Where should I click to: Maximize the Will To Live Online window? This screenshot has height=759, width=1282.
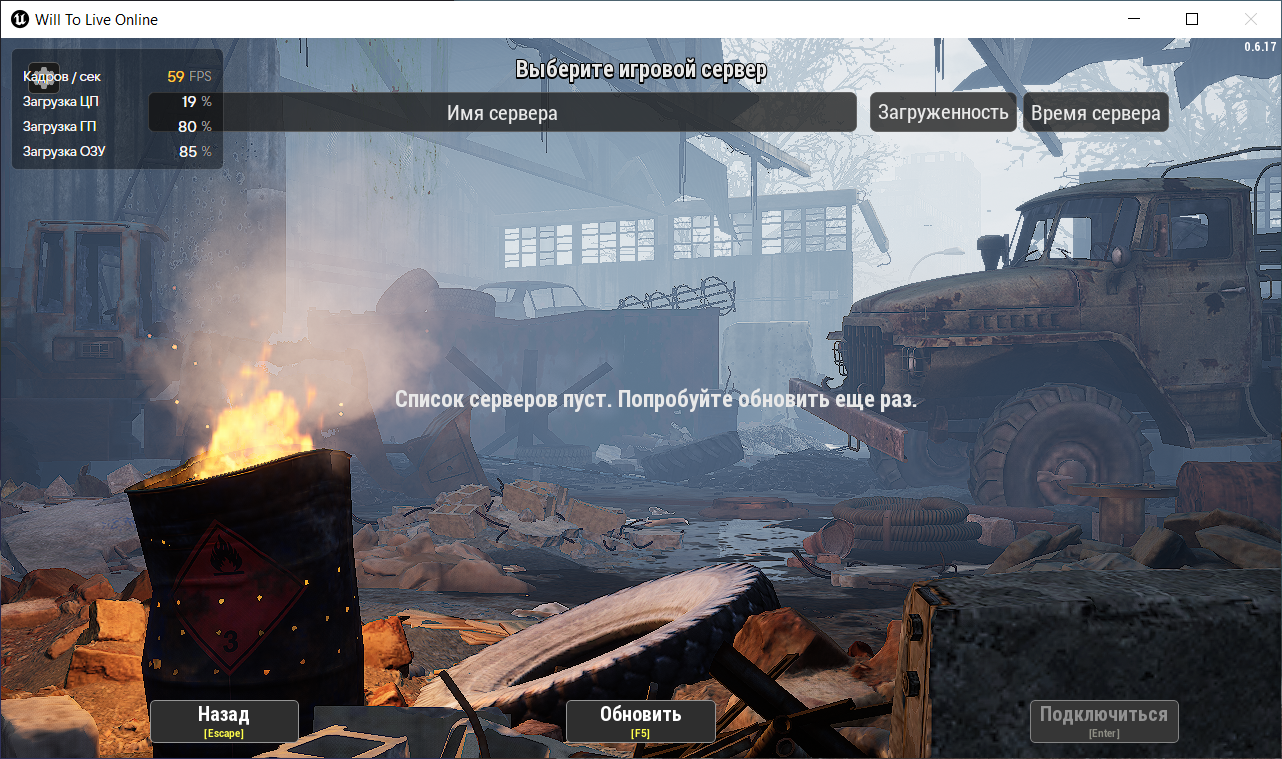click(1191, 19)
